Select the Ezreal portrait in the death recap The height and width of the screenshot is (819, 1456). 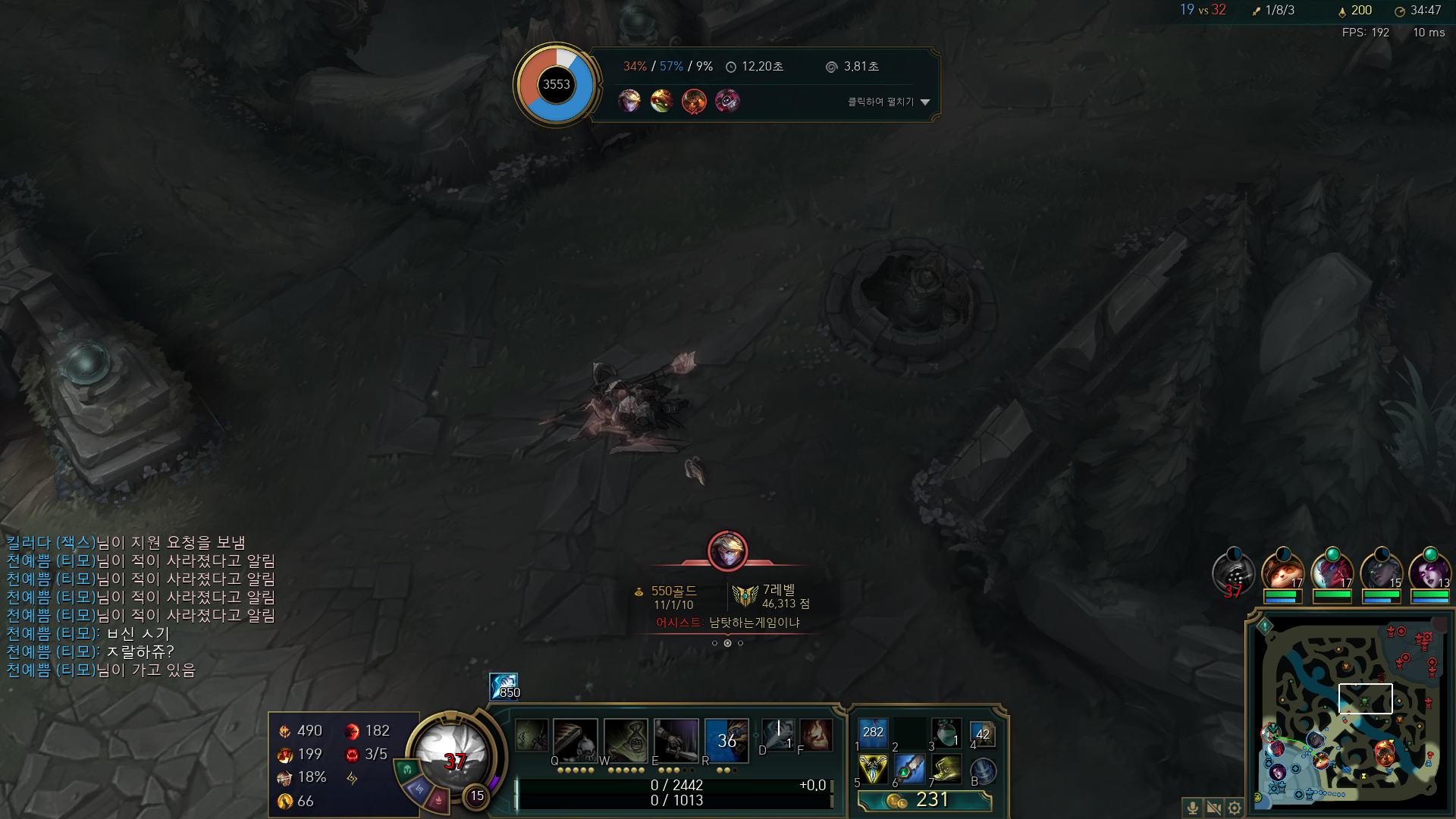629,100
